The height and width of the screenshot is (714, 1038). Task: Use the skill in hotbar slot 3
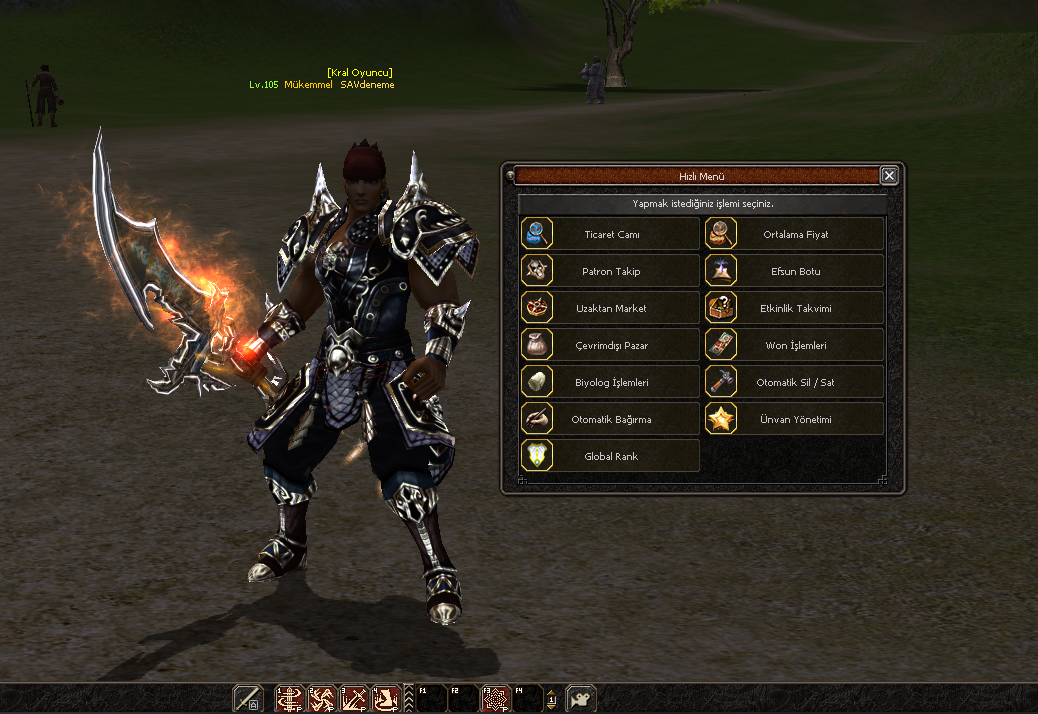(x=354, y=698)
